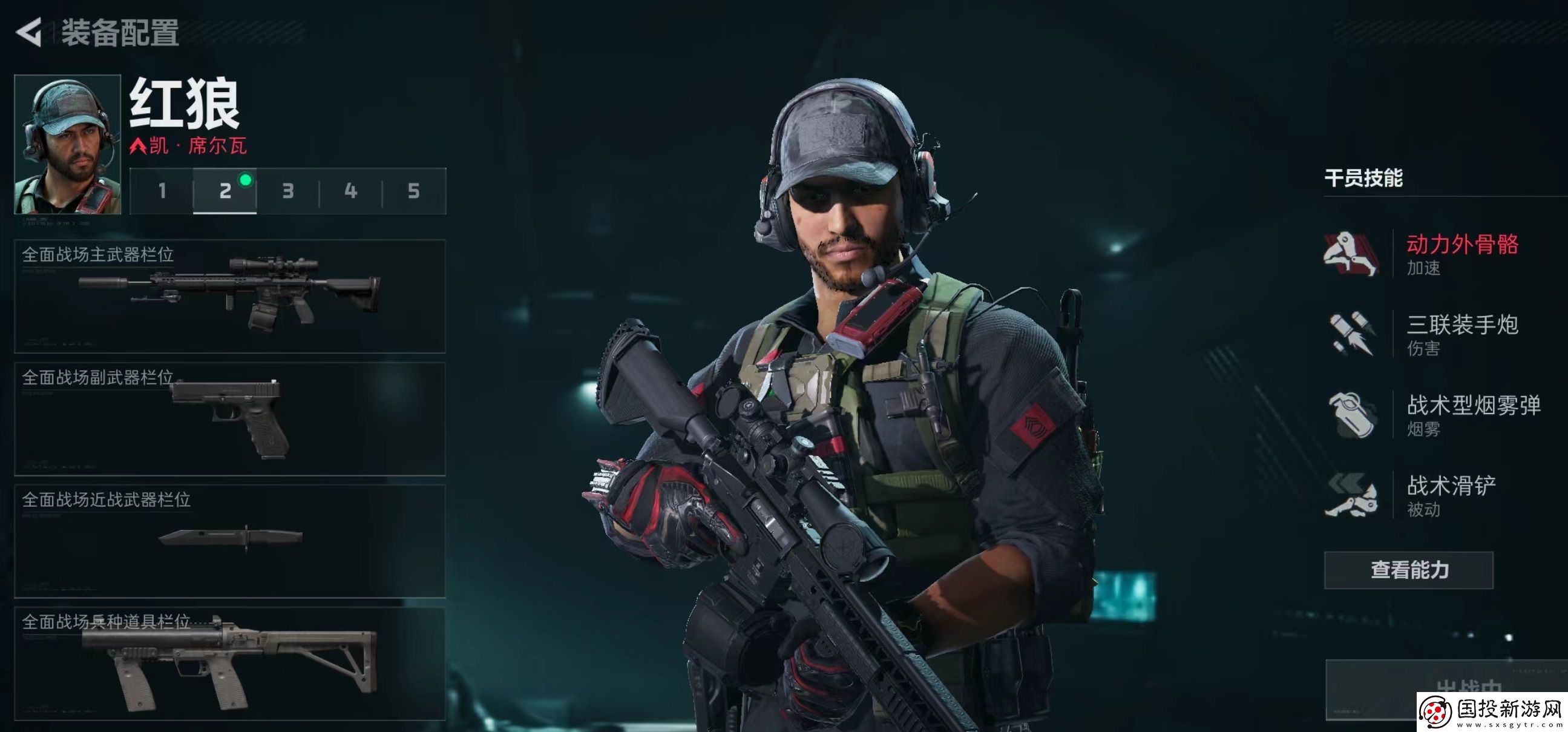The width and height of the screenshot is (1568, 732).
Task: Select loadout preset 2
Action: [x=225, y=191]
